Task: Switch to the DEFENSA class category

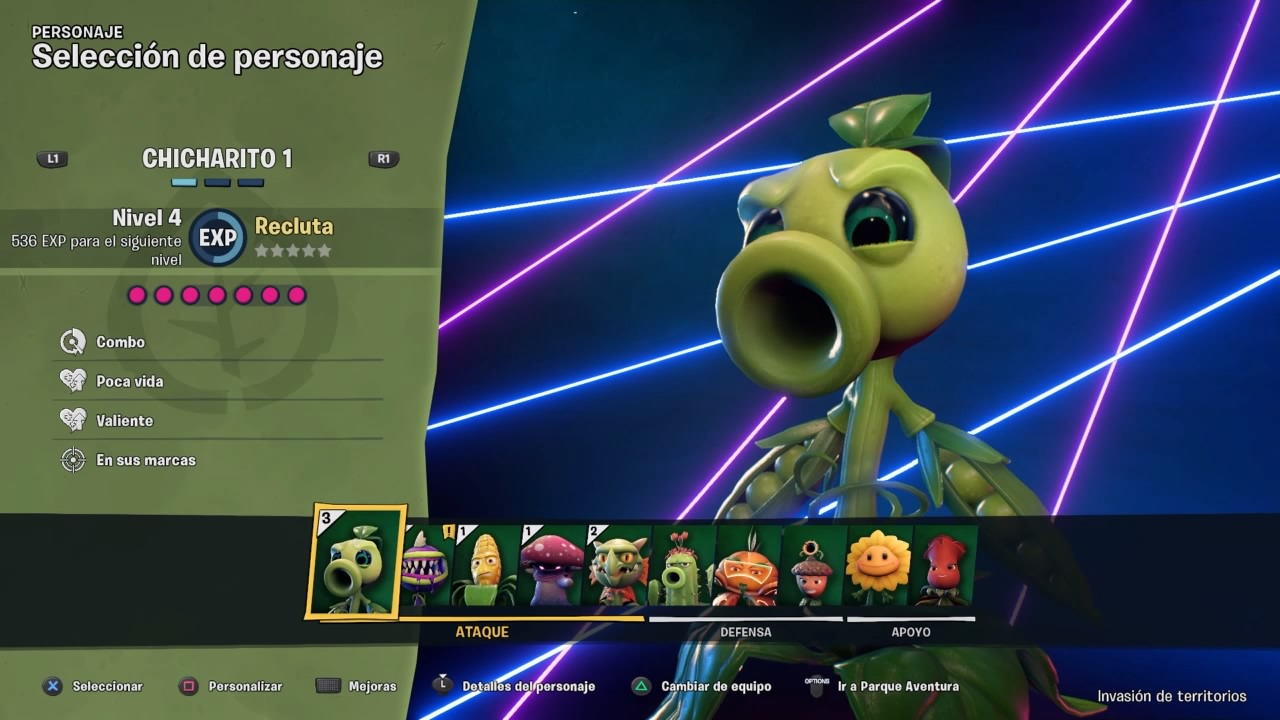Action: [745, 632]
